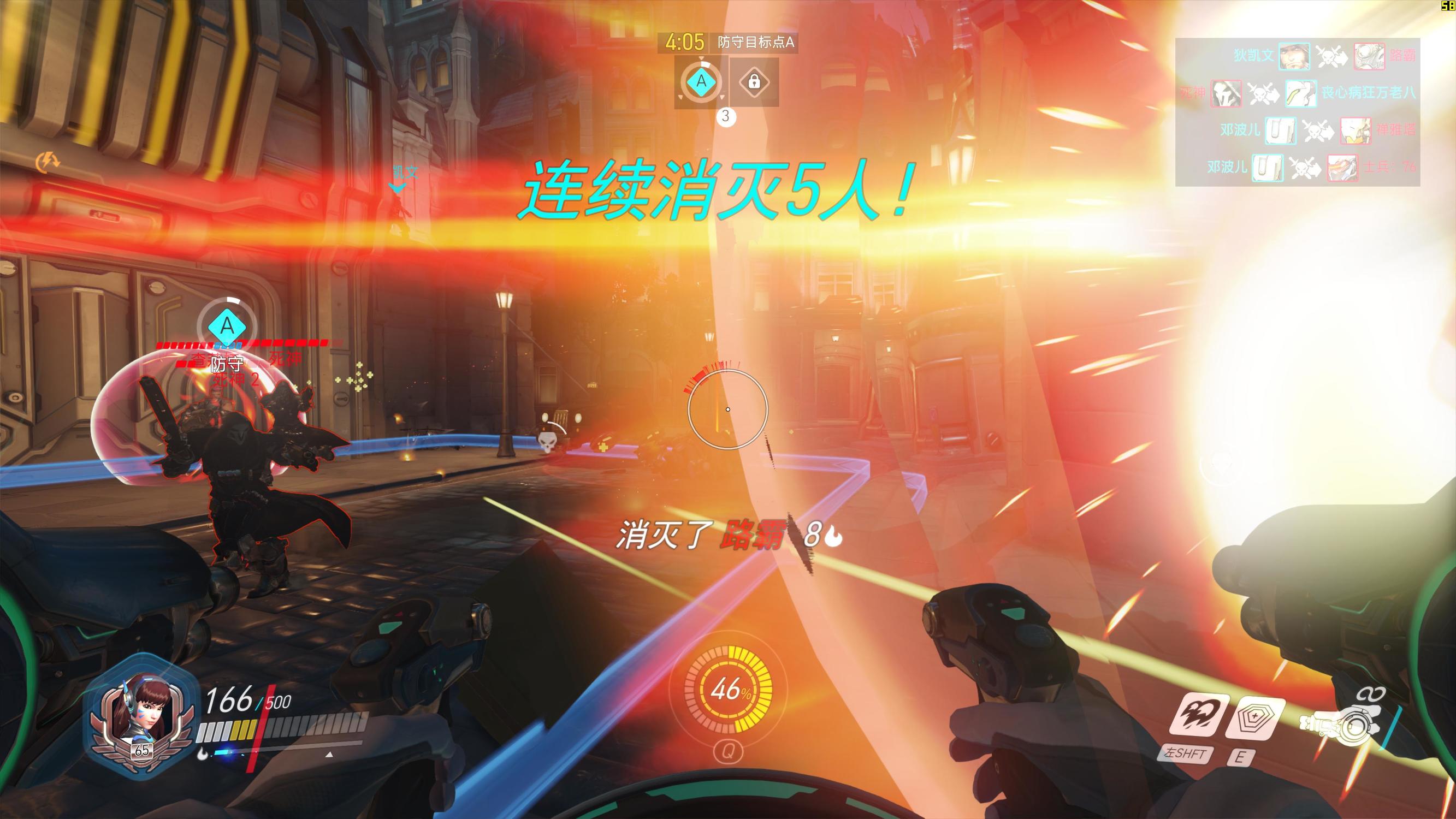Click the flame icon next to the health bar
Screen dimensions: 1456x819
tap(203, 754)
